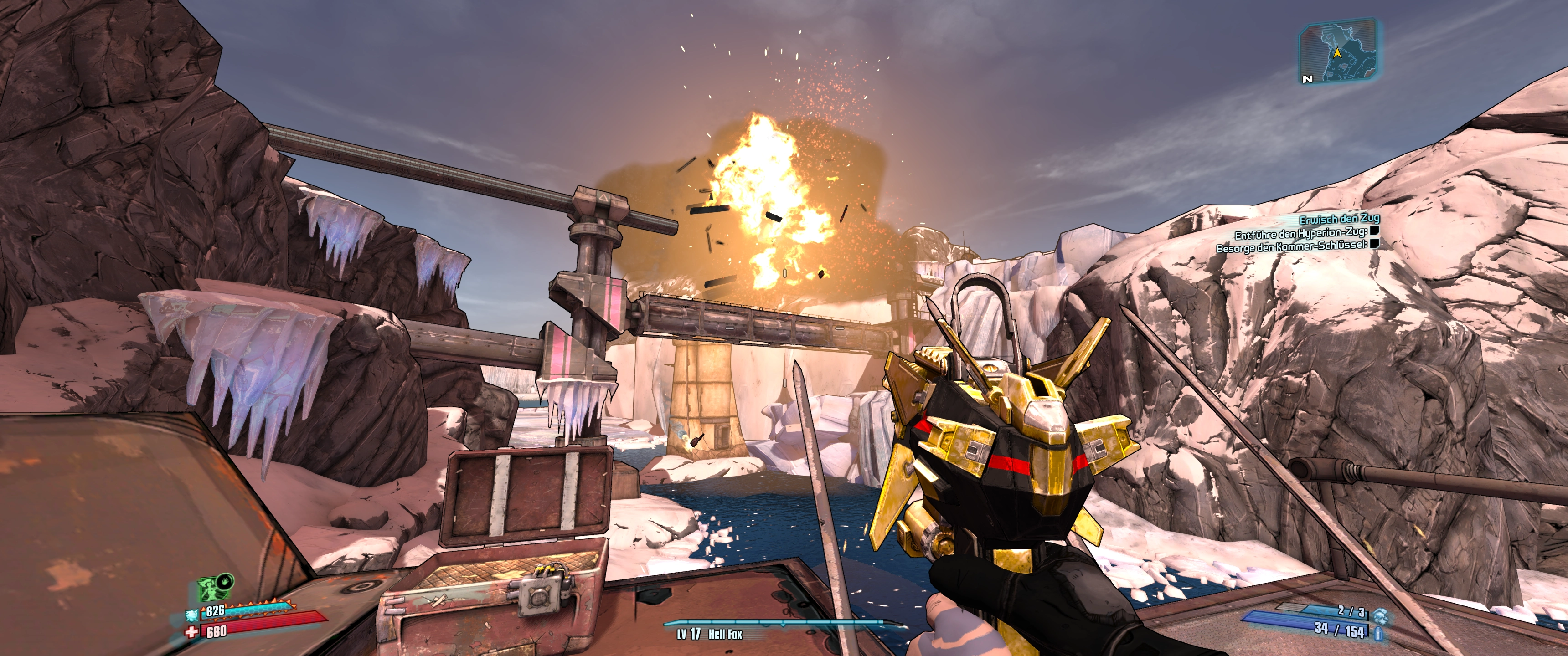The width and height of the screenshot is (1568, 656).
Task: Select the grenade icon
Action: tap(1379, 615)
